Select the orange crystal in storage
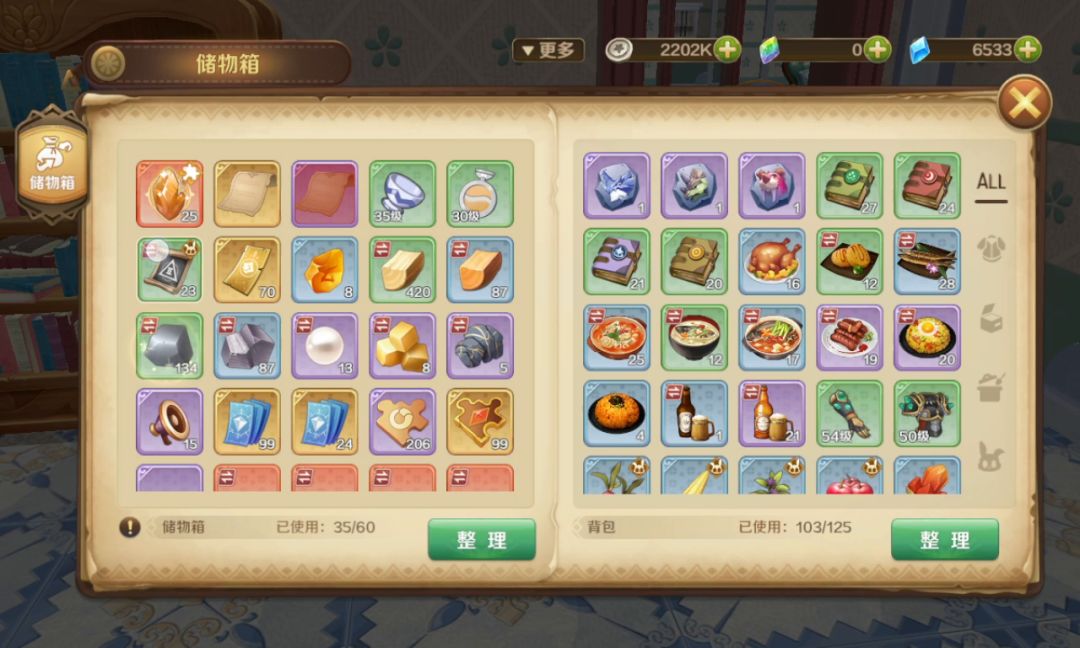Viewport: 1080px width, 648px height. click(x=169, y=193)
